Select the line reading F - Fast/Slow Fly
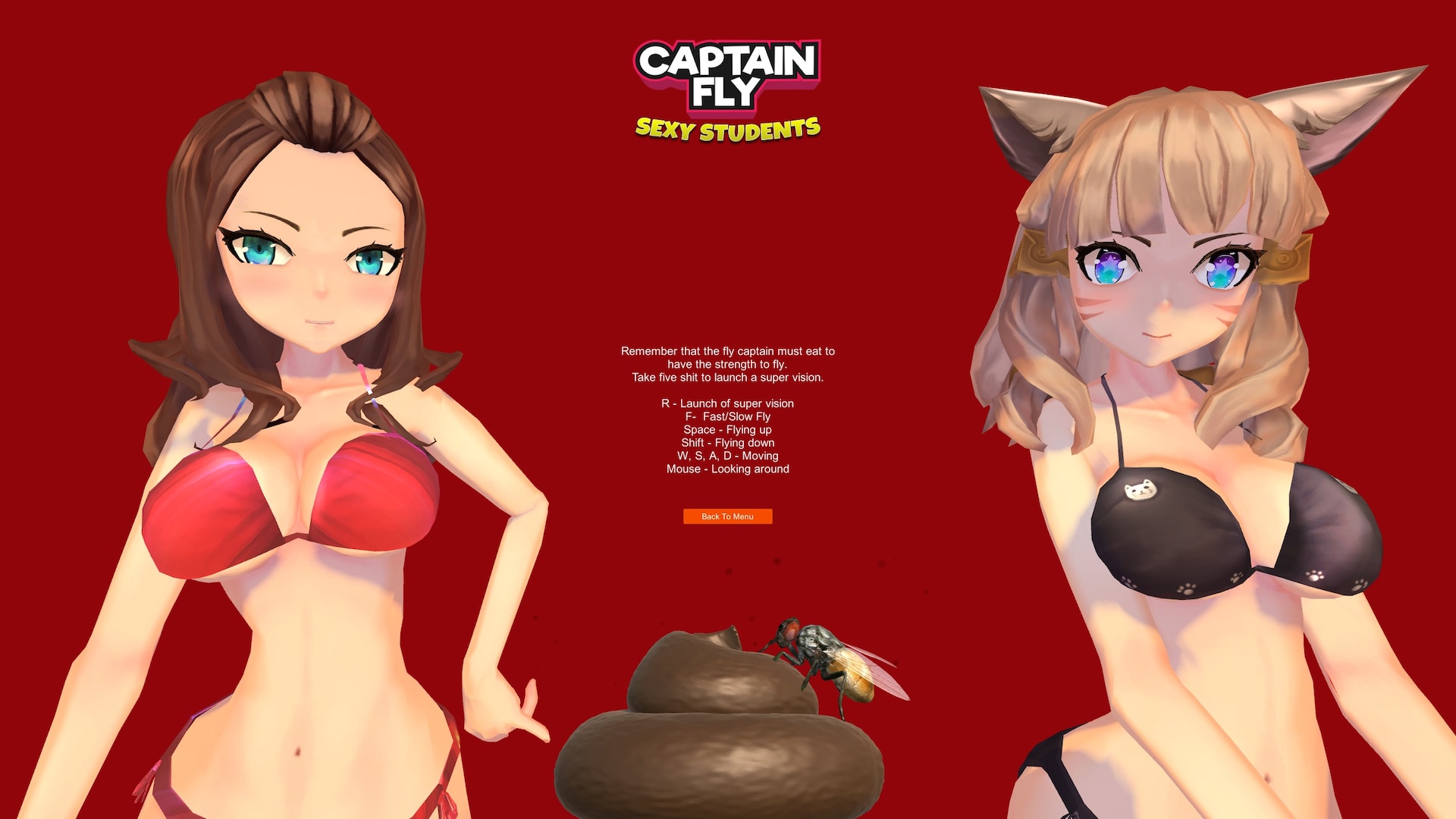This screenshot has width=1456, height=819. pyautogui.click(x=726, y=416)
